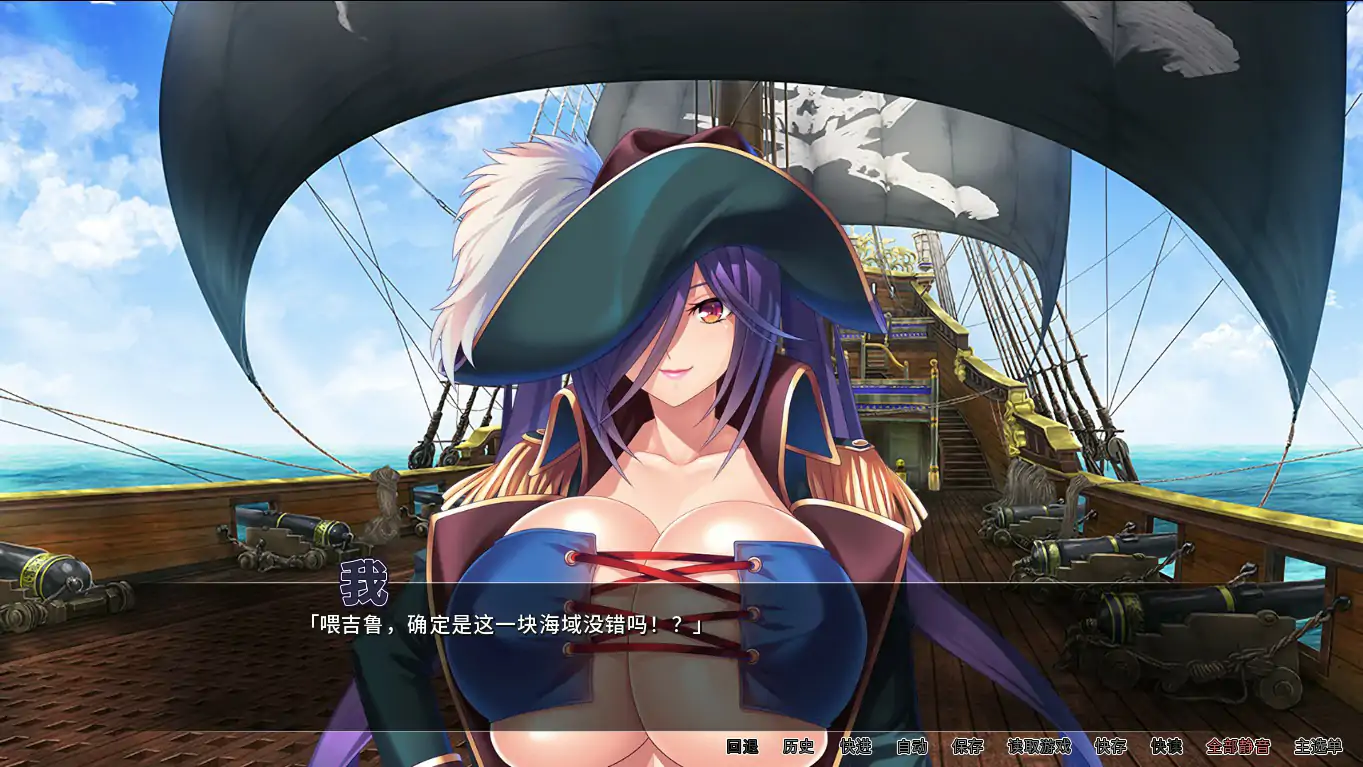The image size is (1363, 767).
Task: Return to the 主选单 main menu
Action: click(x=1317, y=746)
